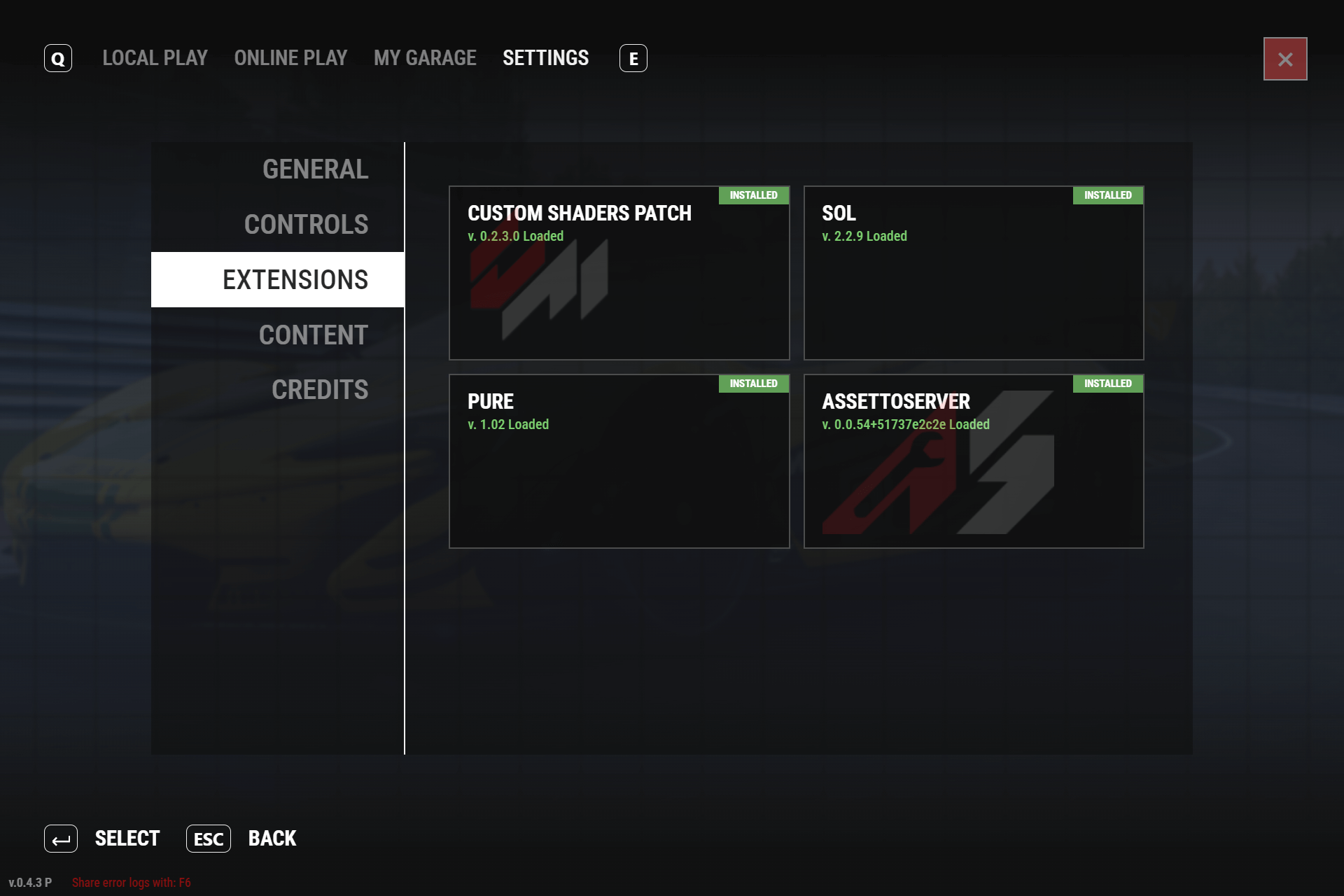Go to the My Garage tab

click(425, 58)
